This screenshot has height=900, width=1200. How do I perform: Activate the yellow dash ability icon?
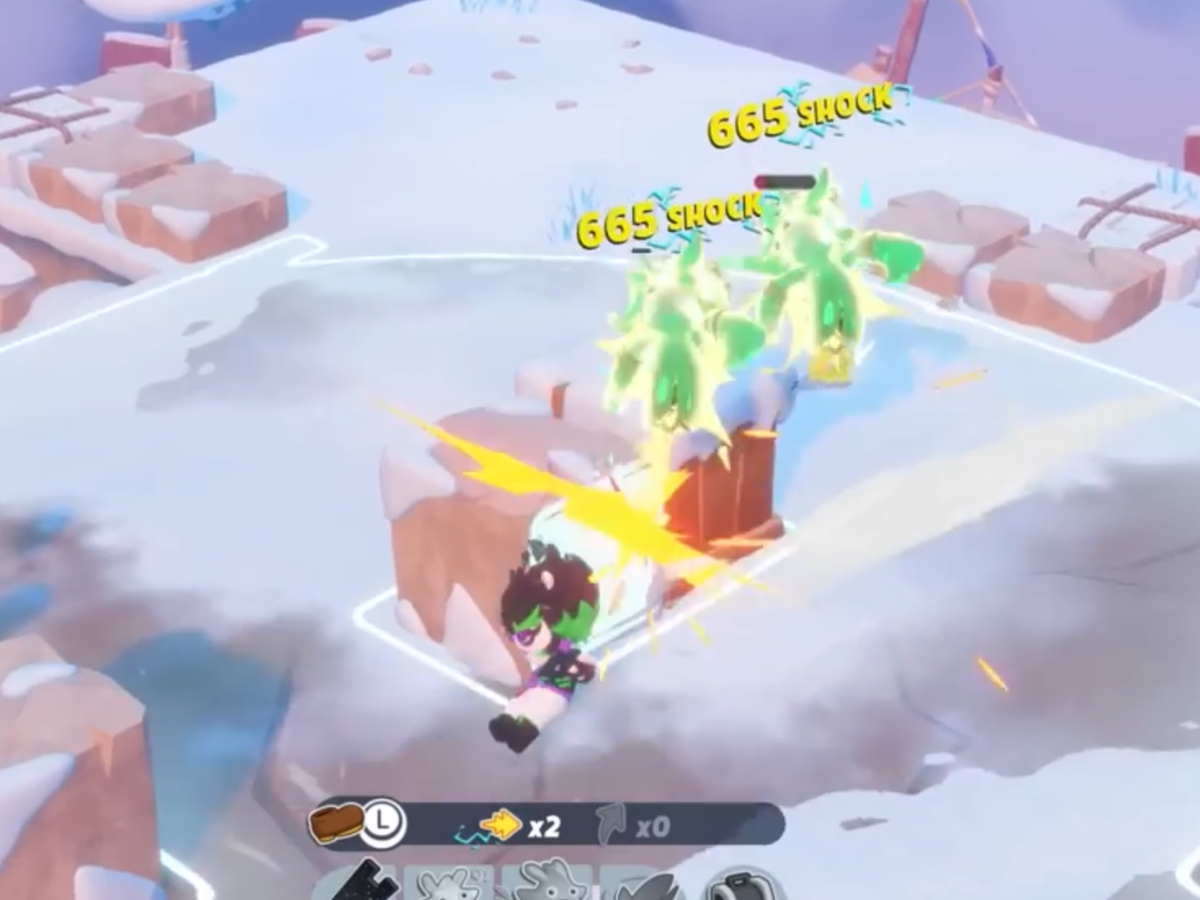coord(500,825)
